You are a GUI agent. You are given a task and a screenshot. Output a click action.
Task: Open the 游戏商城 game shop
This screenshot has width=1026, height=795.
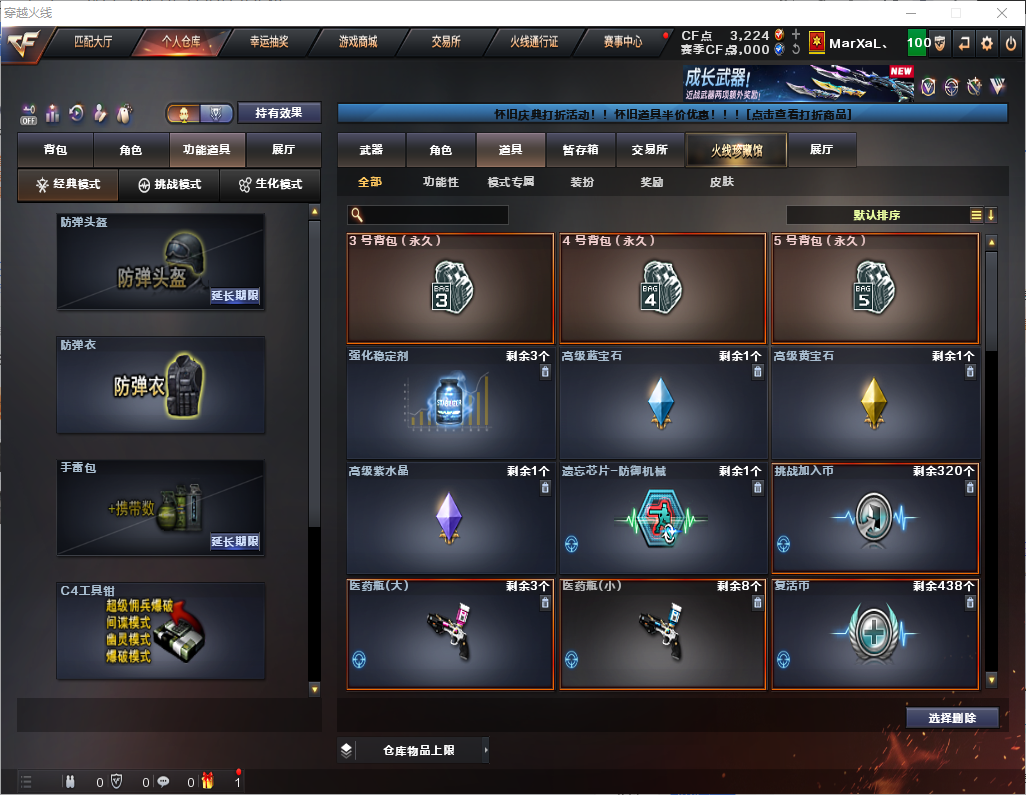(358, 42)
